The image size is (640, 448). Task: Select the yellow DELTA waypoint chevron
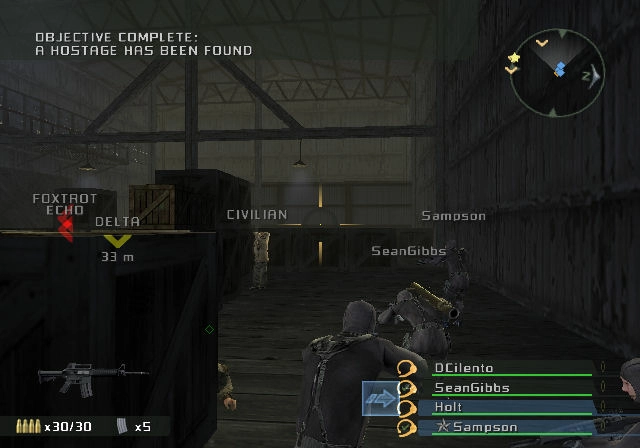(x=118, y=240)
